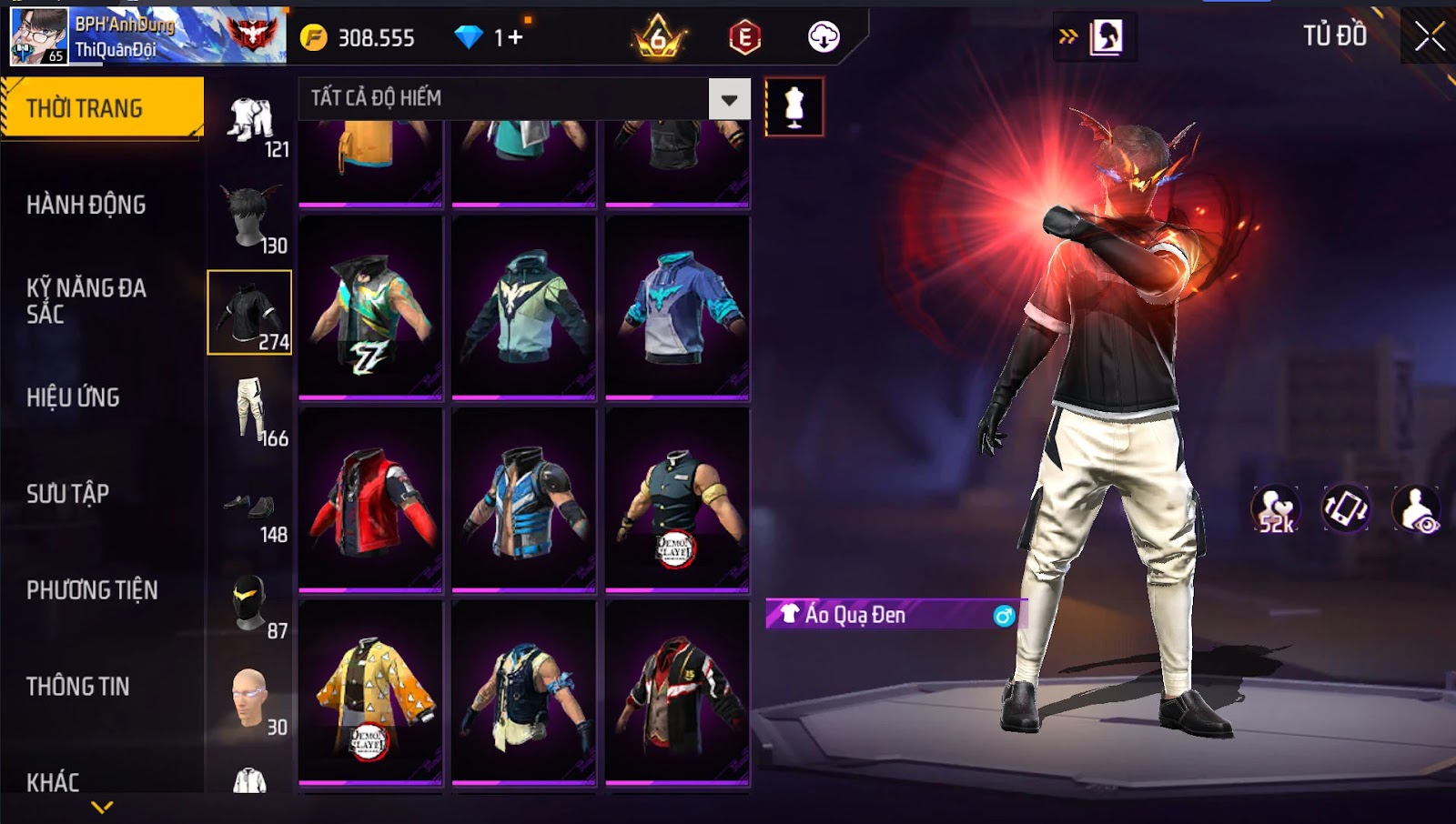Open the Phương Tiện tab
Image resolution: width=1456 pixels, height=824 pixels.
[92, 590]
